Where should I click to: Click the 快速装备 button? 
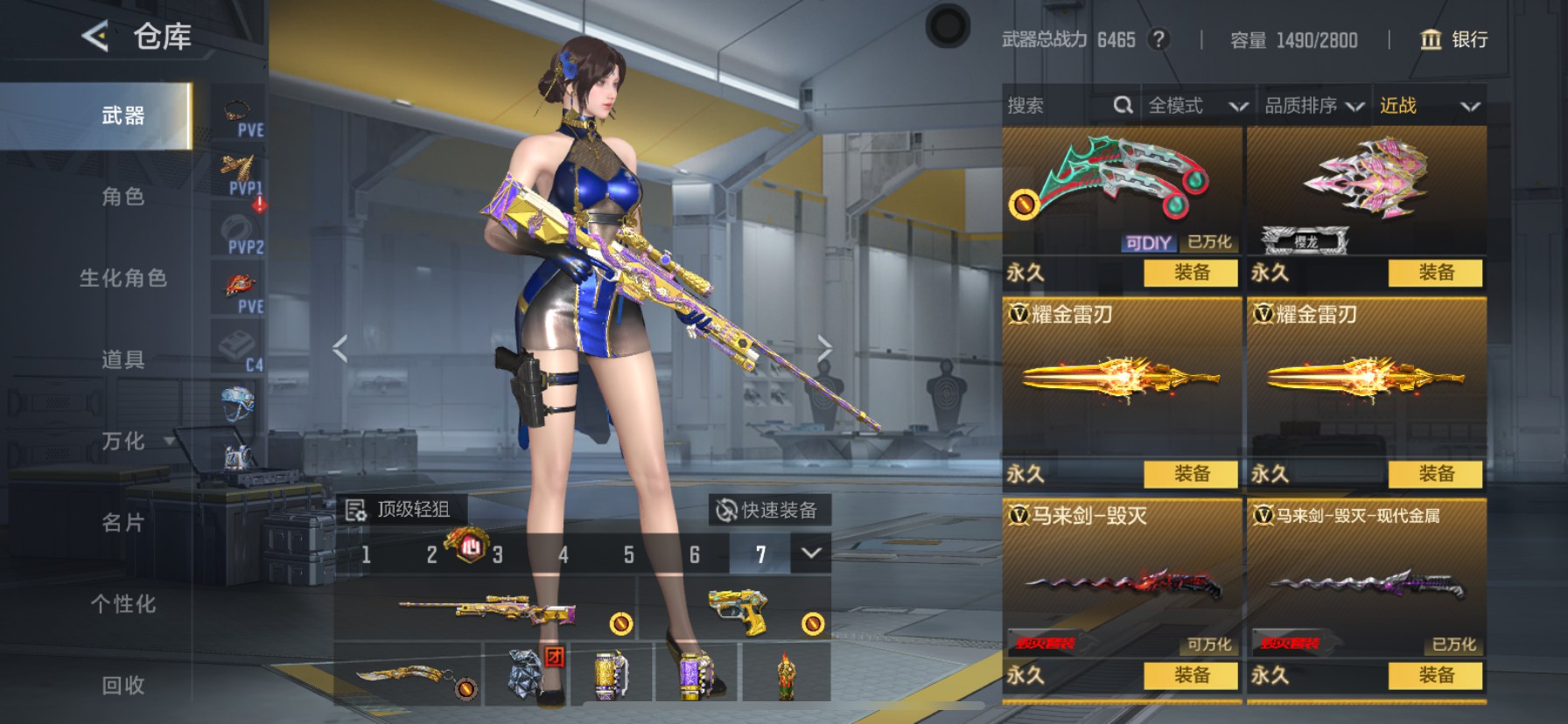(767, 510)
